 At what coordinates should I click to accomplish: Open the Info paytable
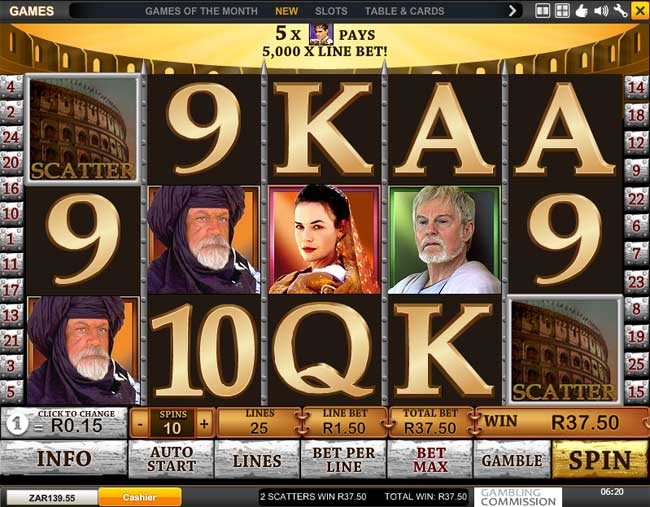tap(64, 459)
